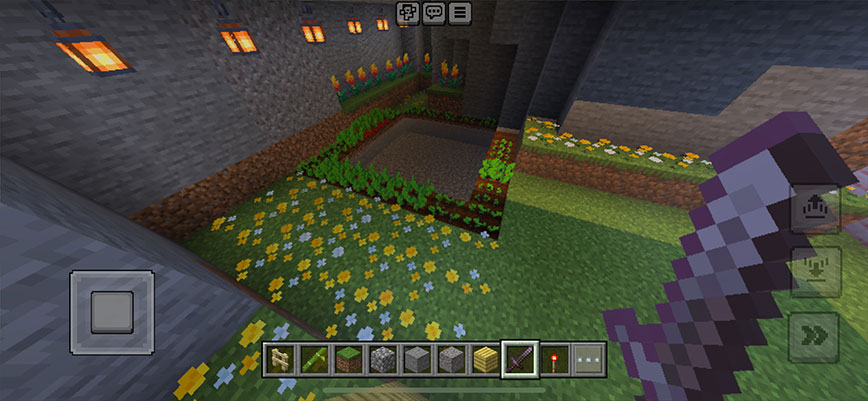Tap the fly down arrow button
The width and height of the screenshot is (868, 401).
pos(812,272)
